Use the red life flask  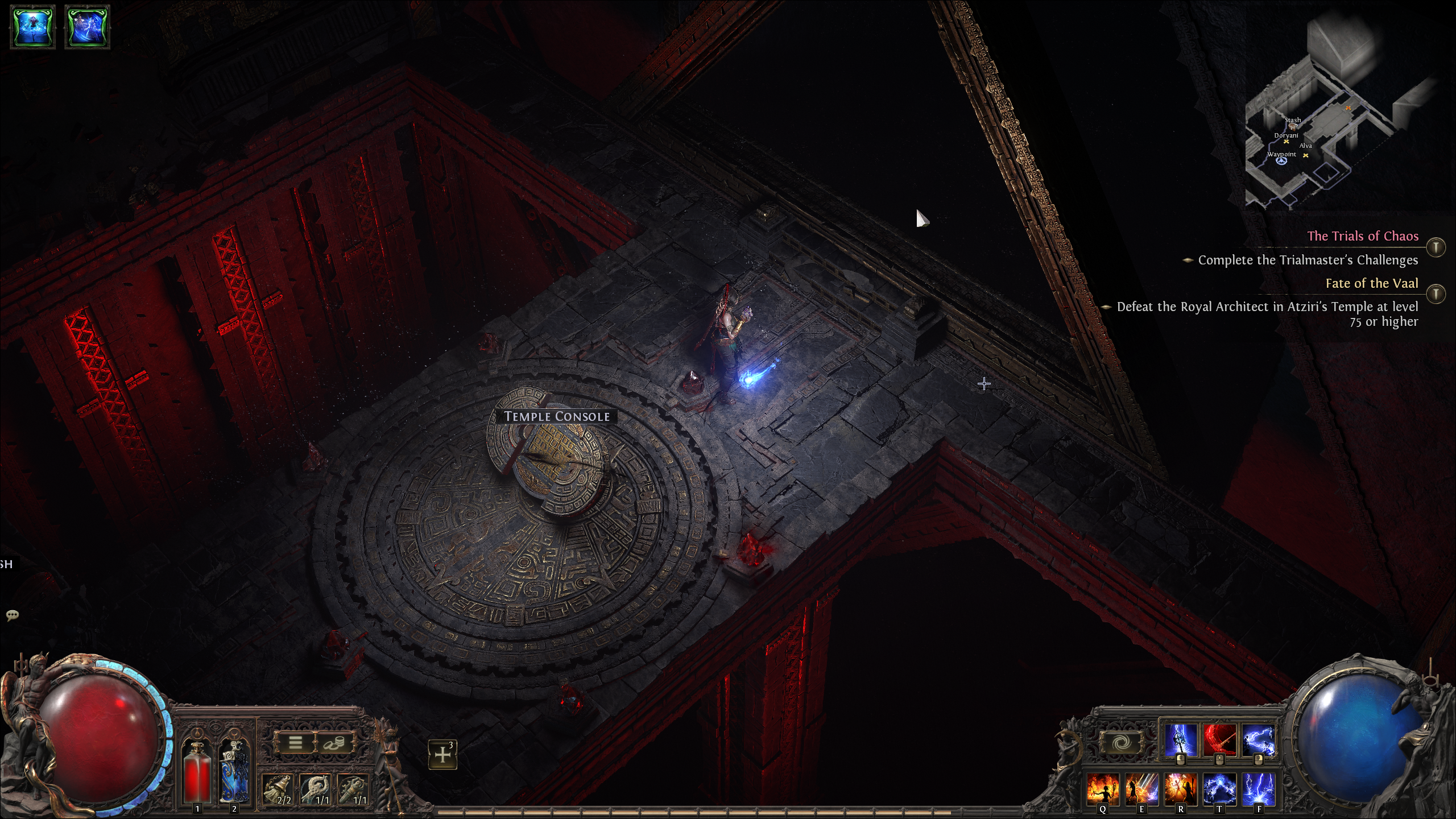[x=197, y=772]
